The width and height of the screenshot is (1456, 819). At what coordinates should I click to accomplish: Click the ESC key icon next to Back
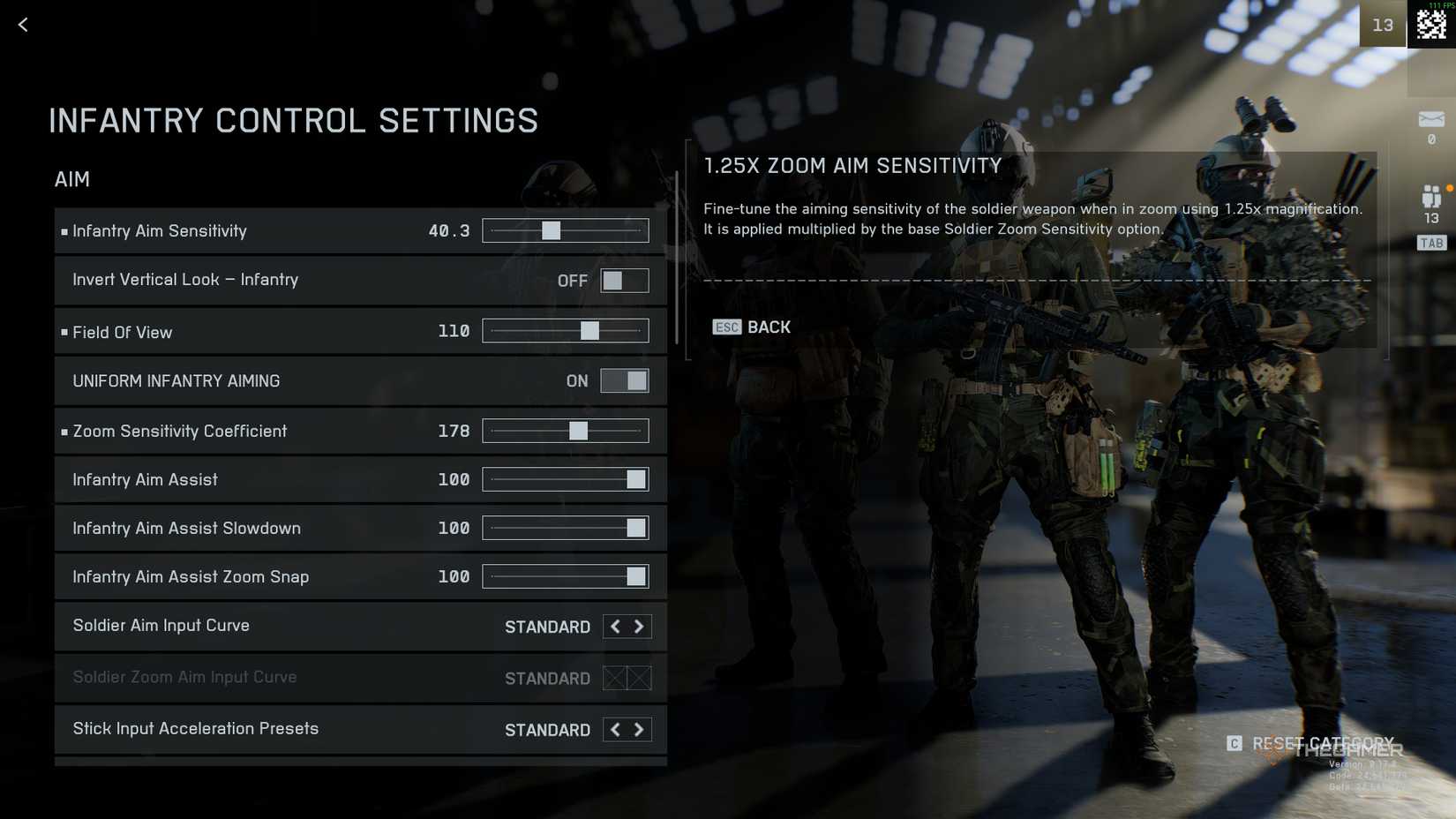725,327
